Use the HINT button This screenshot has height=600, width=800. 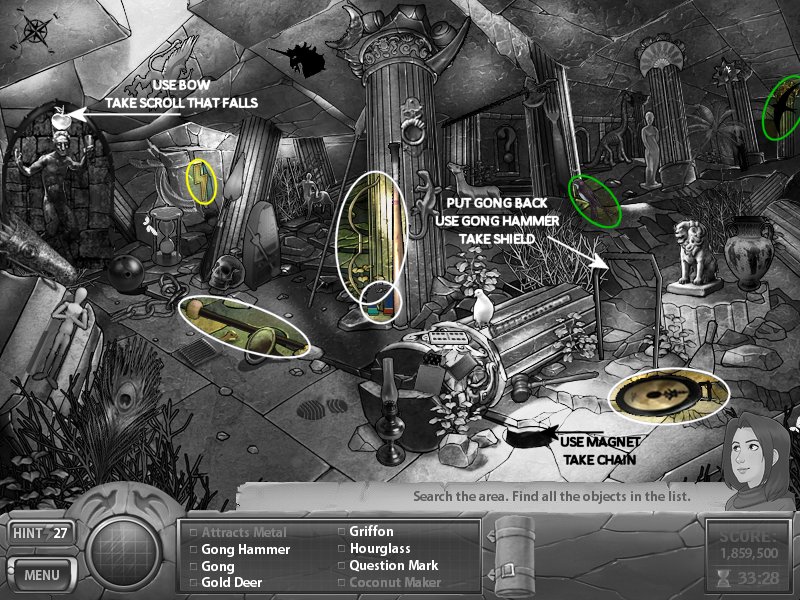(x=40, y=533)
